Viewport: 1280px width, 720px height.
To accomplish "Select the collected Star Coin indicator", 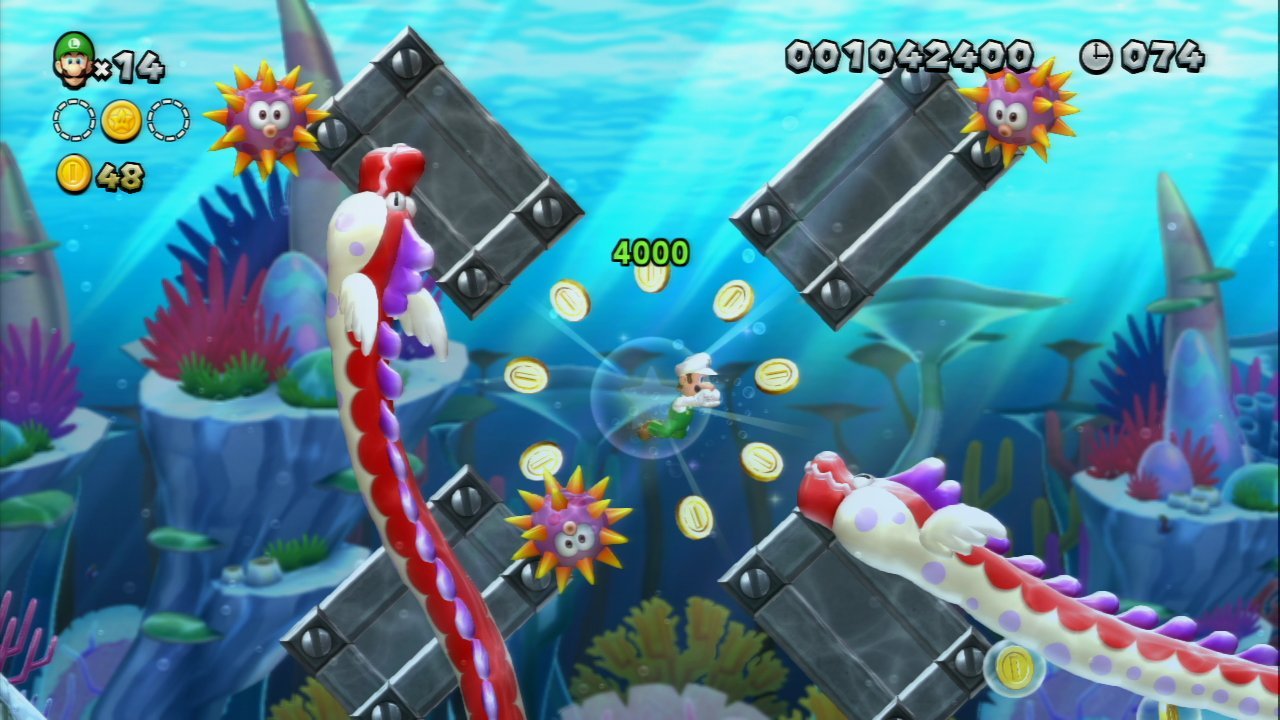I will pos(121,120).
